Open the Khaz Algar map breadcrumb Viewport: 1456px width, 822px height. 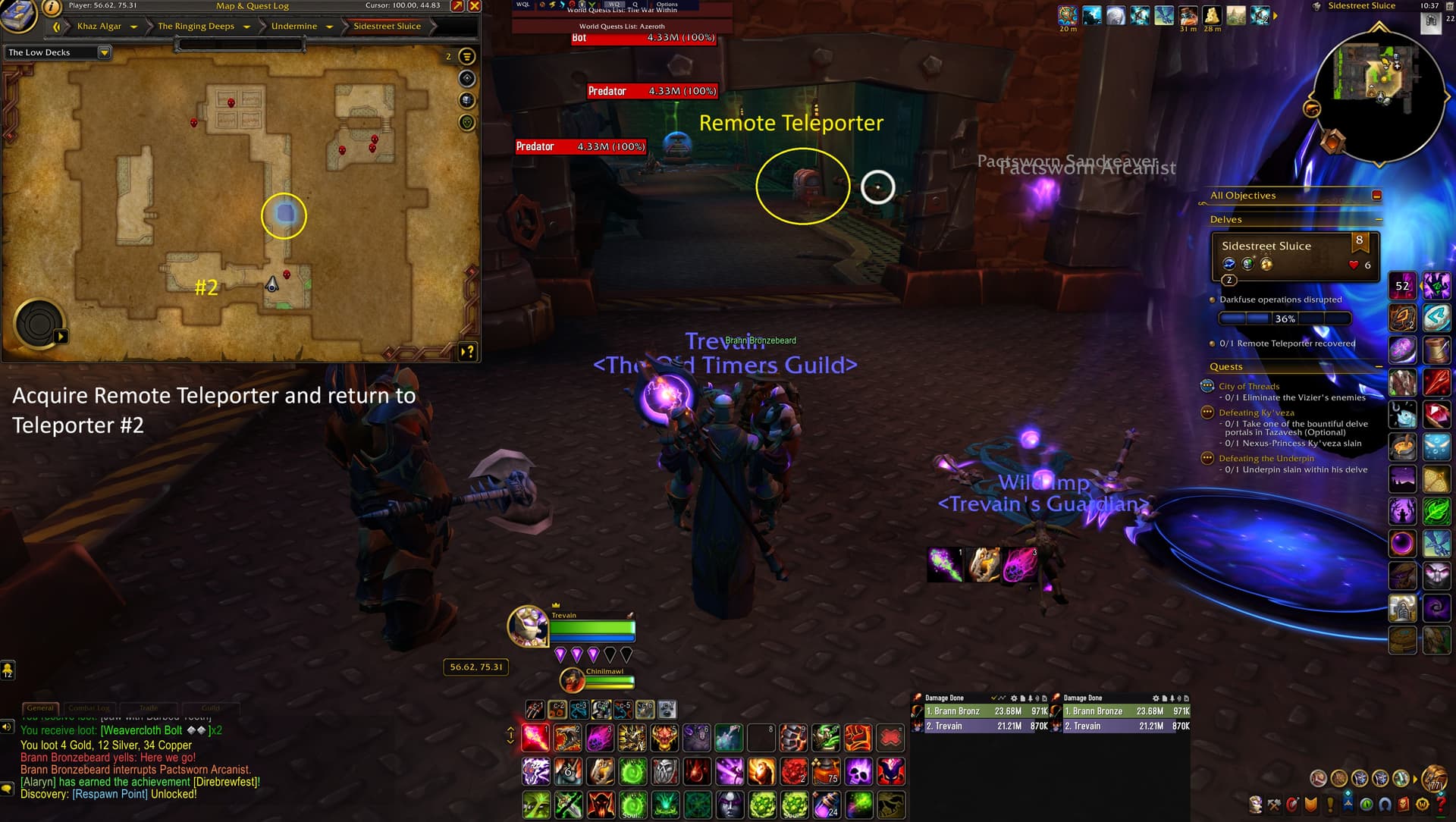99,27
